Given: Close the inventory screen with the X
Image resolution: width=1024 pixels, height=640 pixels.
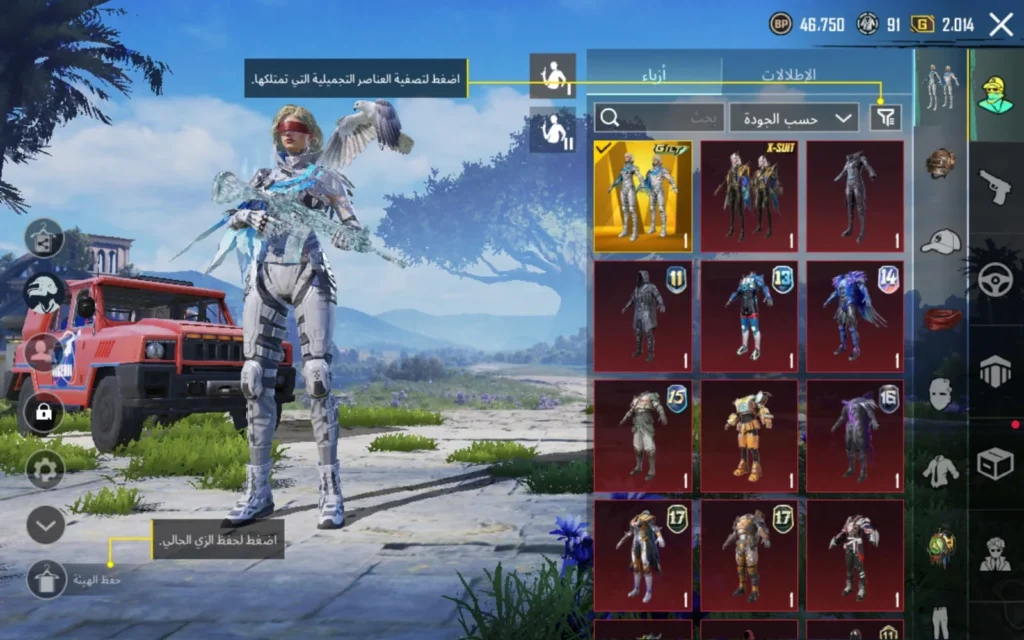Looking at the screenshot, I should tap(1001, 25).
